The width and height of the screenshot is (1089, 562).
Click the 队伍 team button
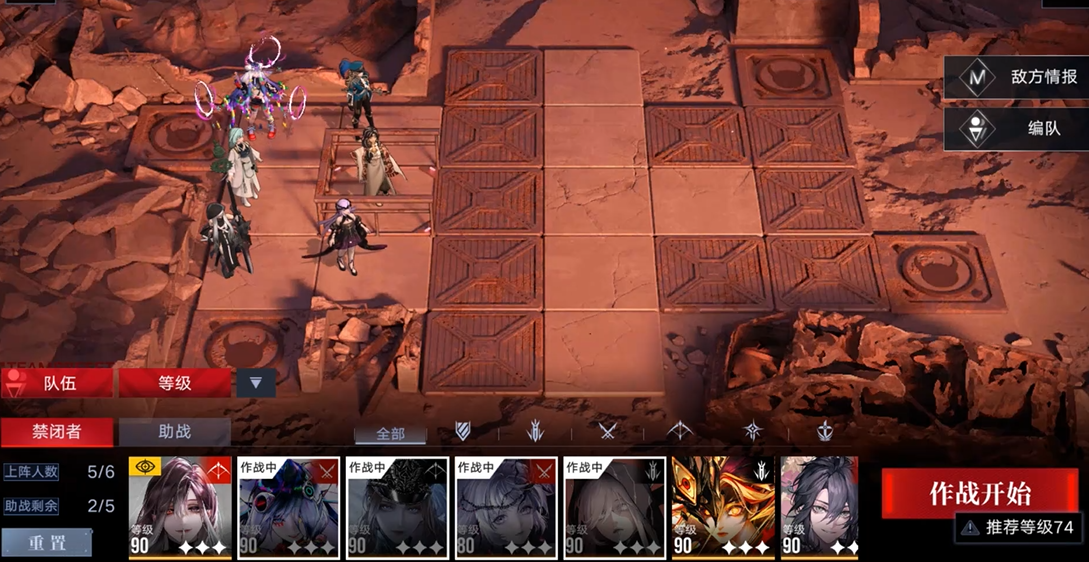pos(58,382)
